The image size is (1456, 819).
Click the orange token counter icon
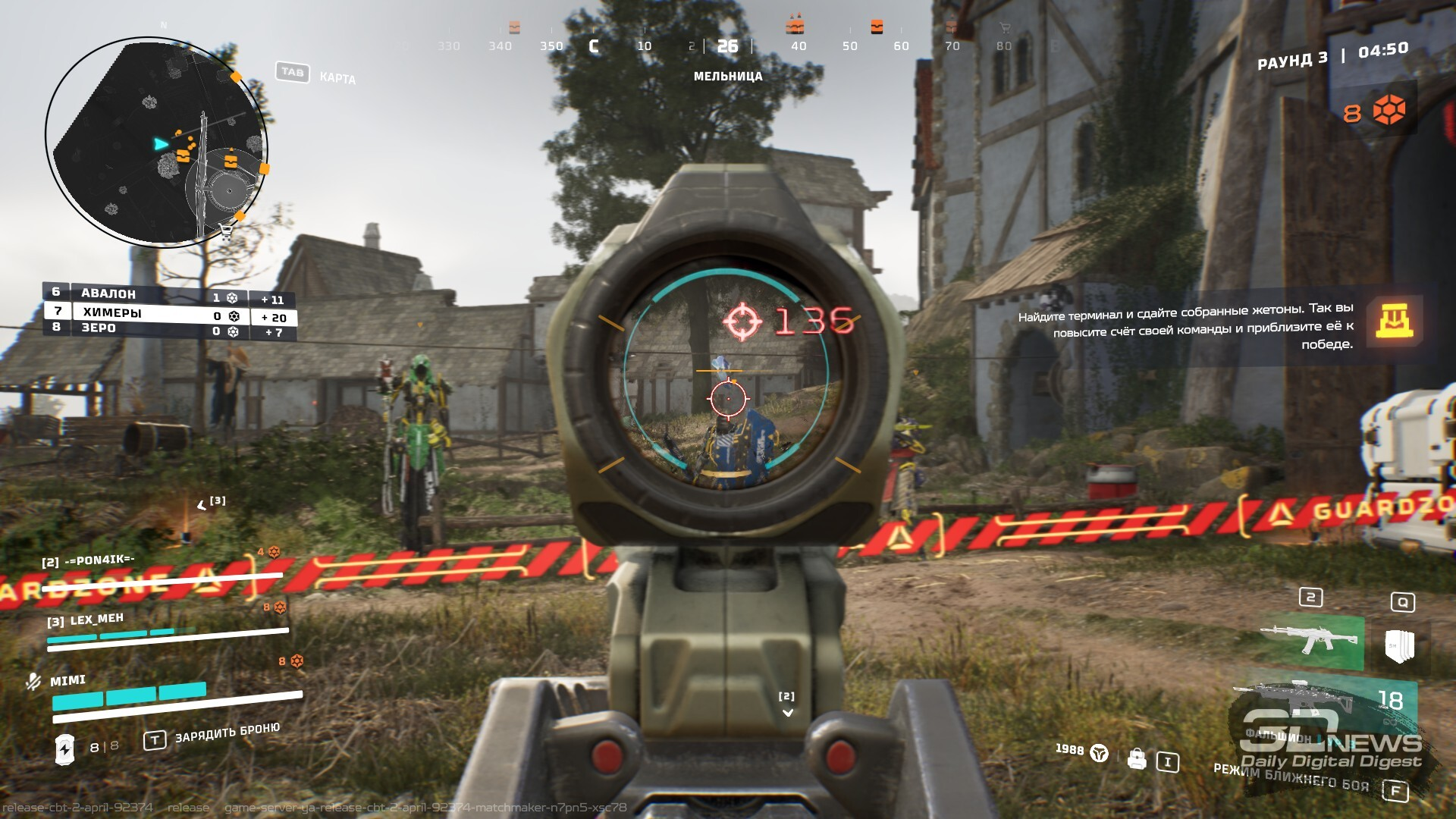[1389, 111]
